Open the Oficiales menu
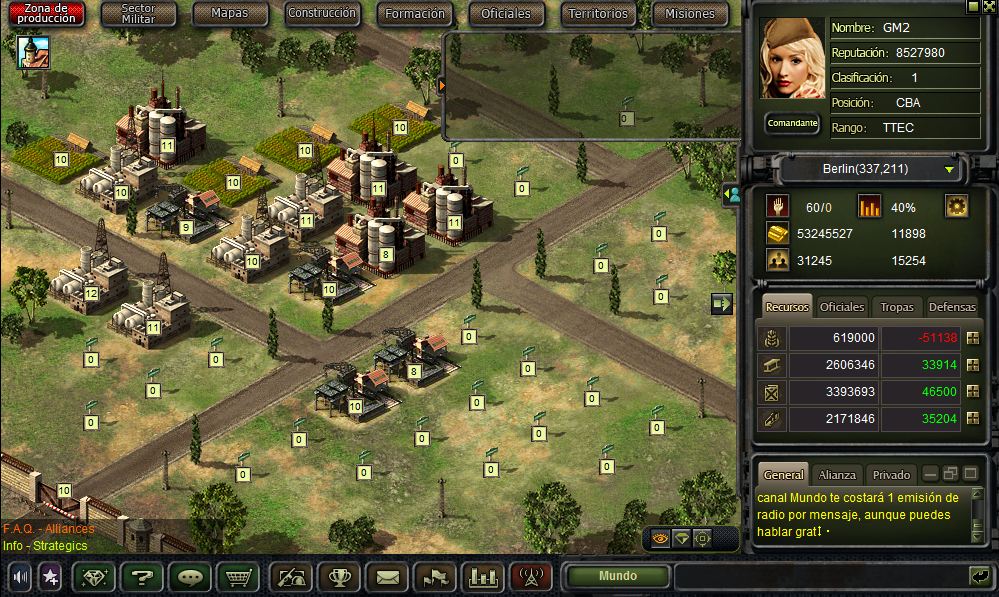Screen dimensions: 999x597 (x=506, y=14)
